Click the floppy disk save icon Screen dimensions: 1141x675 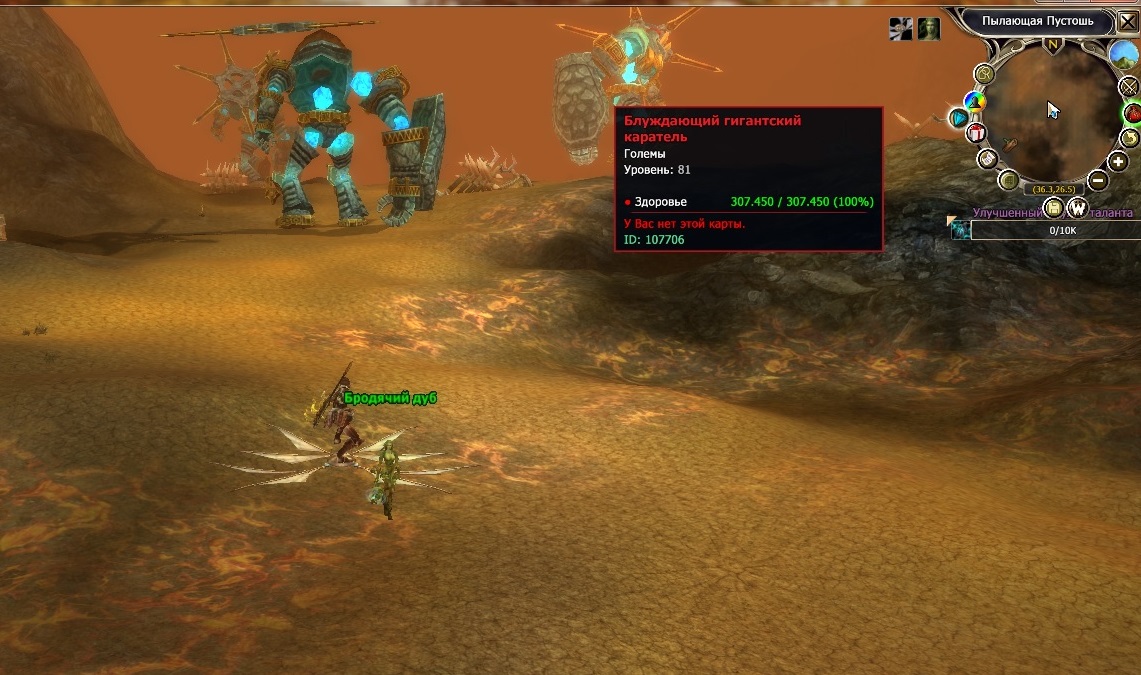tap(1053, 208)
